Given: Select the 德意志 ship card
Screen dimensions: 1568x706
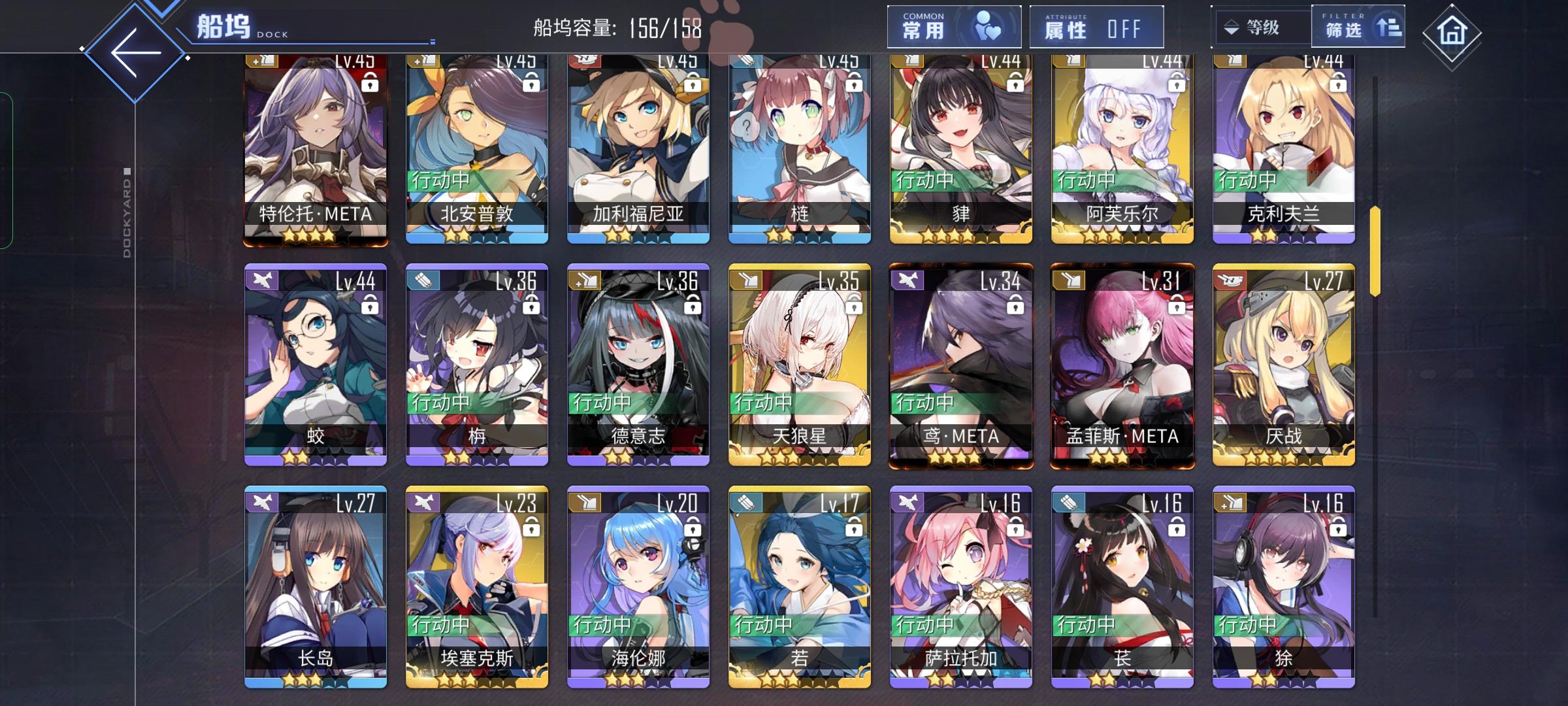Looking at the screenshot, I should pyautogui.click(x=637, y=366).
